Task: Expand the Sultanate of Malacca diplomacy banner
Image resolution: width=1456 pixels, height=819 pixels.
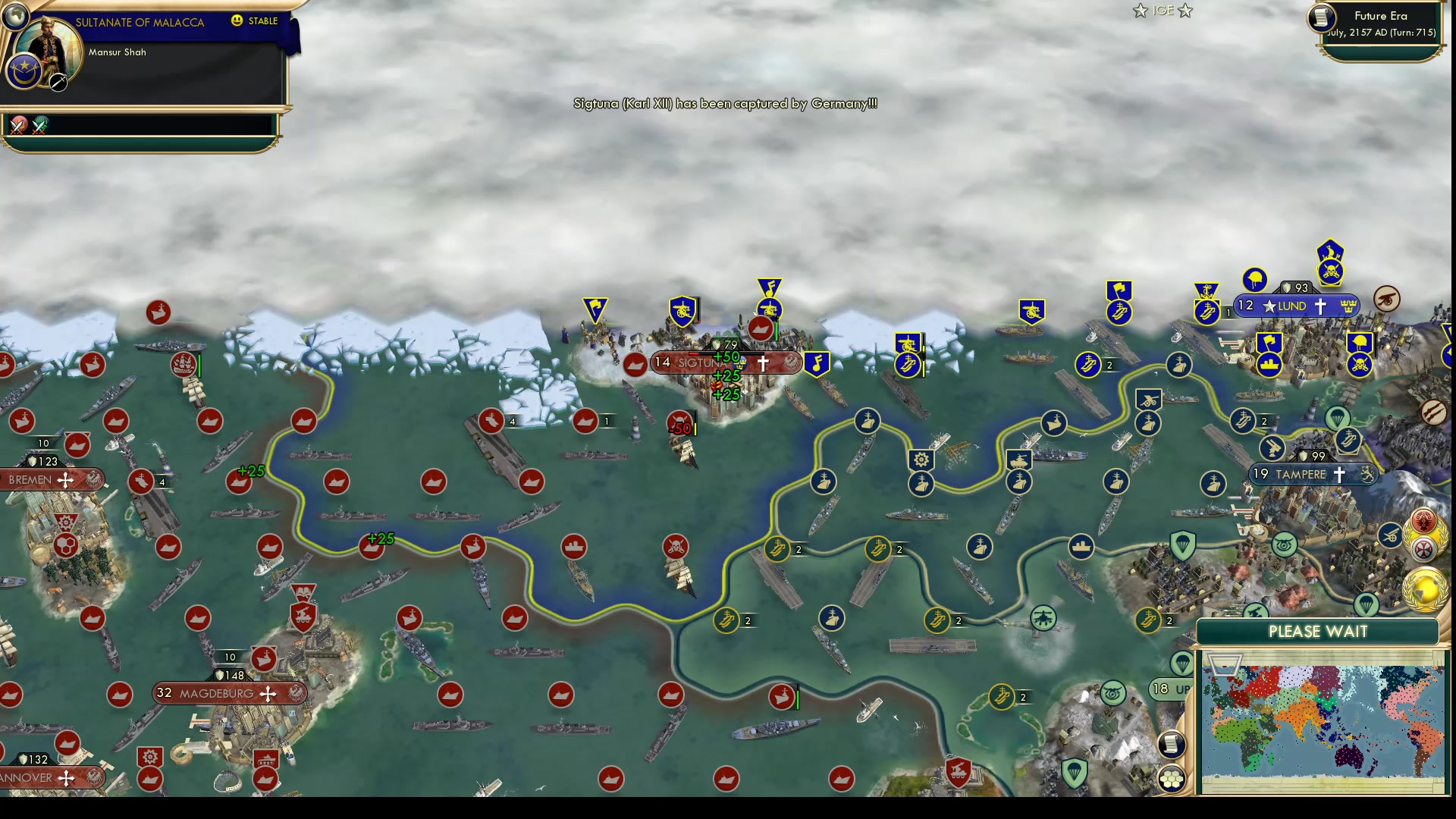Action: (x=140, y=22)
